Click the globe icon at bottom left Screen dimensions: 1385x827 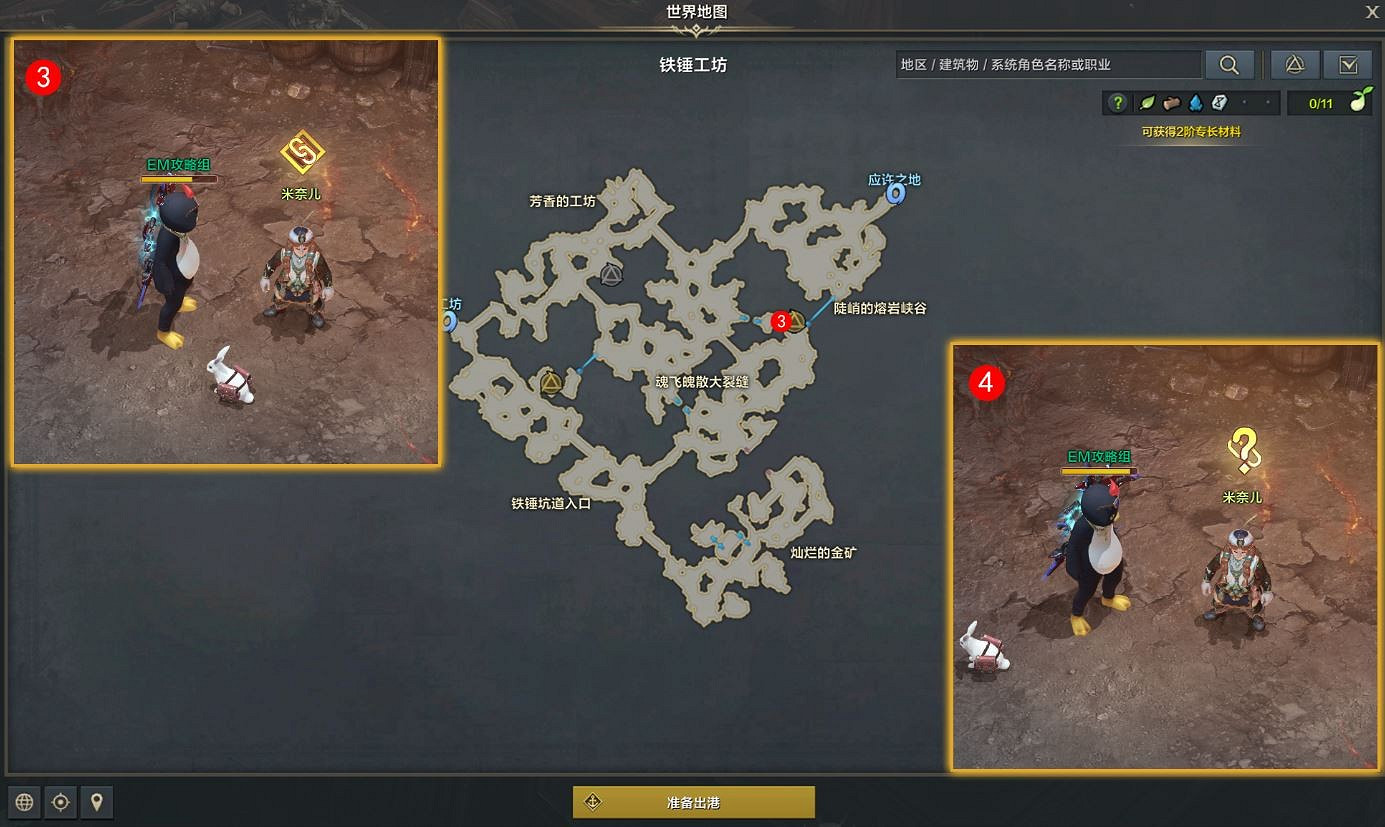tap(23, 801)
